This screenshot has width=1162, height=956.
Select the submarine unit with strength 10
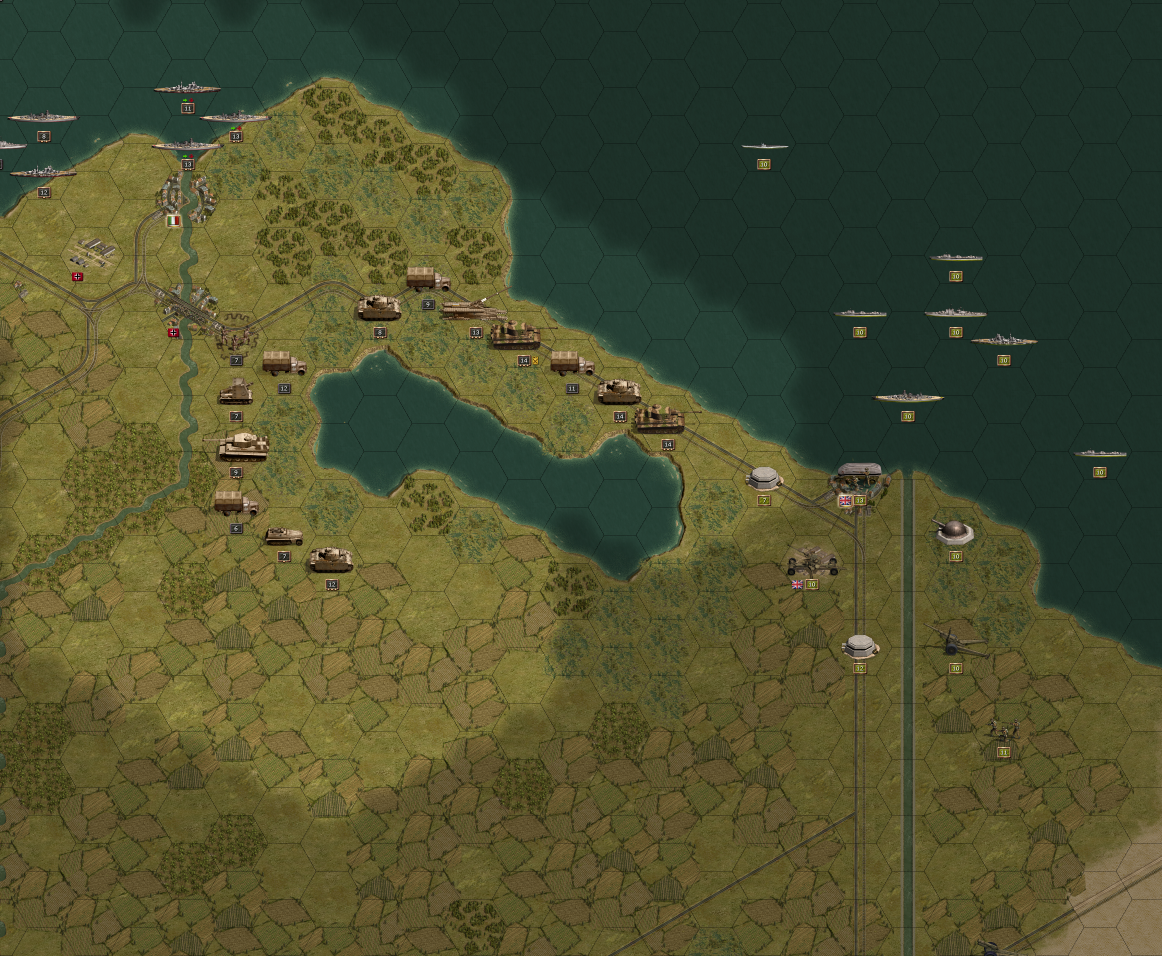[x=764, y=148]
